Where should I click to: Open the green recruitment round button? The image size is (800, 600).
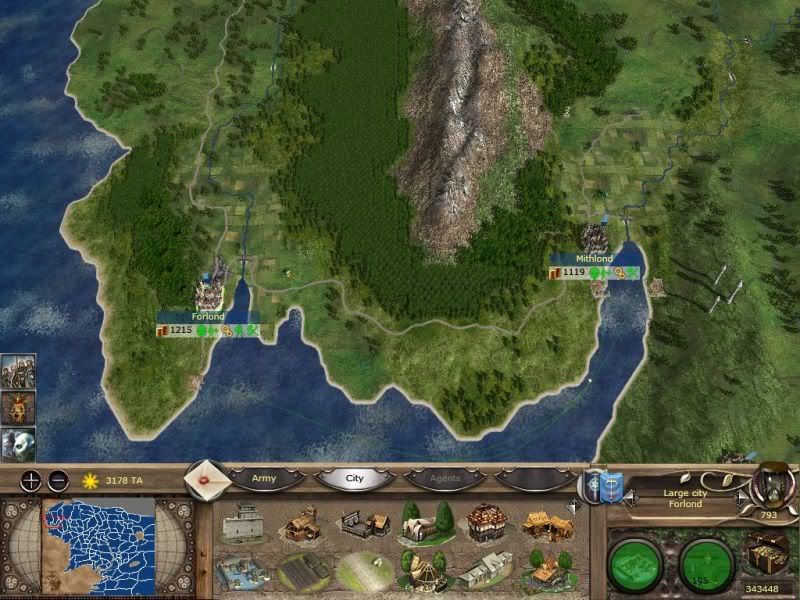pos(708,561)
